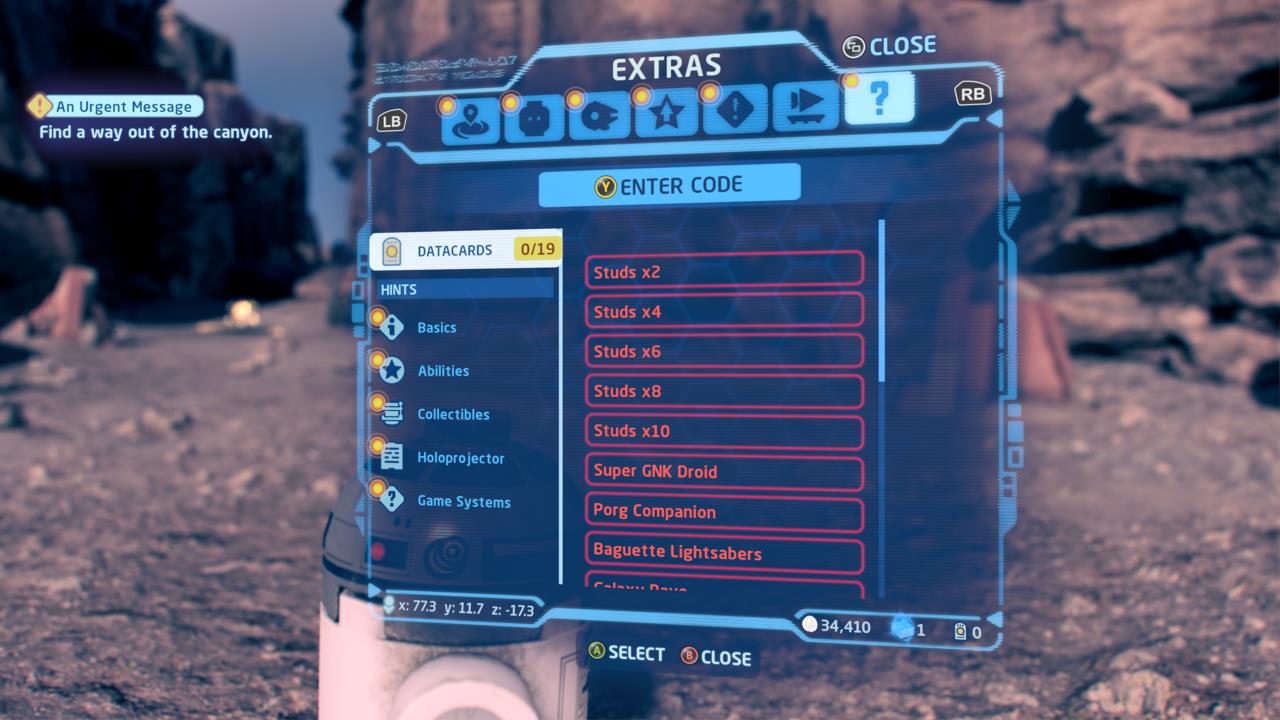This screenshot has height=720, width=1280.
Task: Choose the Porg Companion extra
Action: tap(724, 511)
